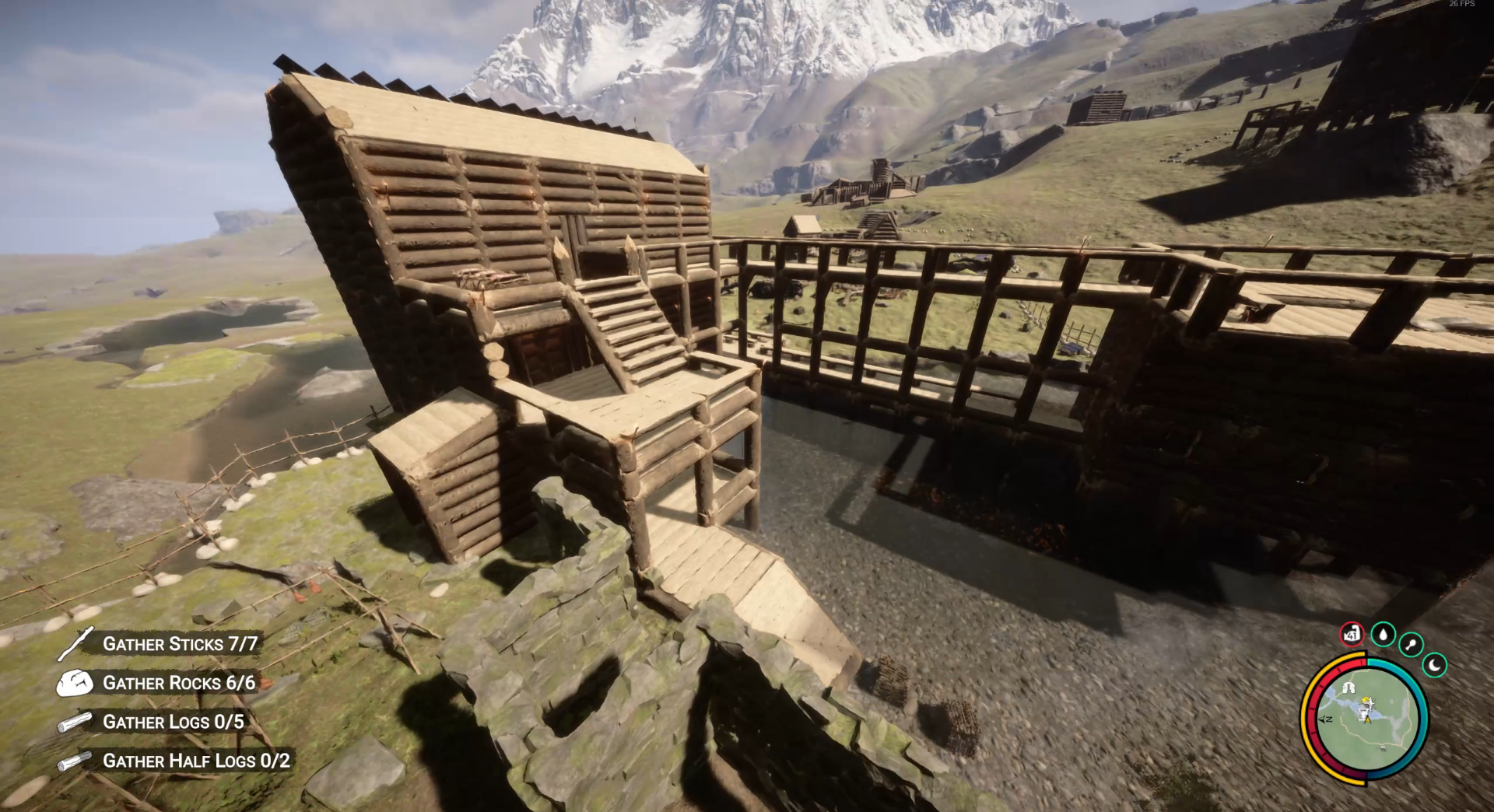The width and height of the screenshot is (1494, 812).
Task: Click the cave entrance marker on the minimap
Action: 1348,688
